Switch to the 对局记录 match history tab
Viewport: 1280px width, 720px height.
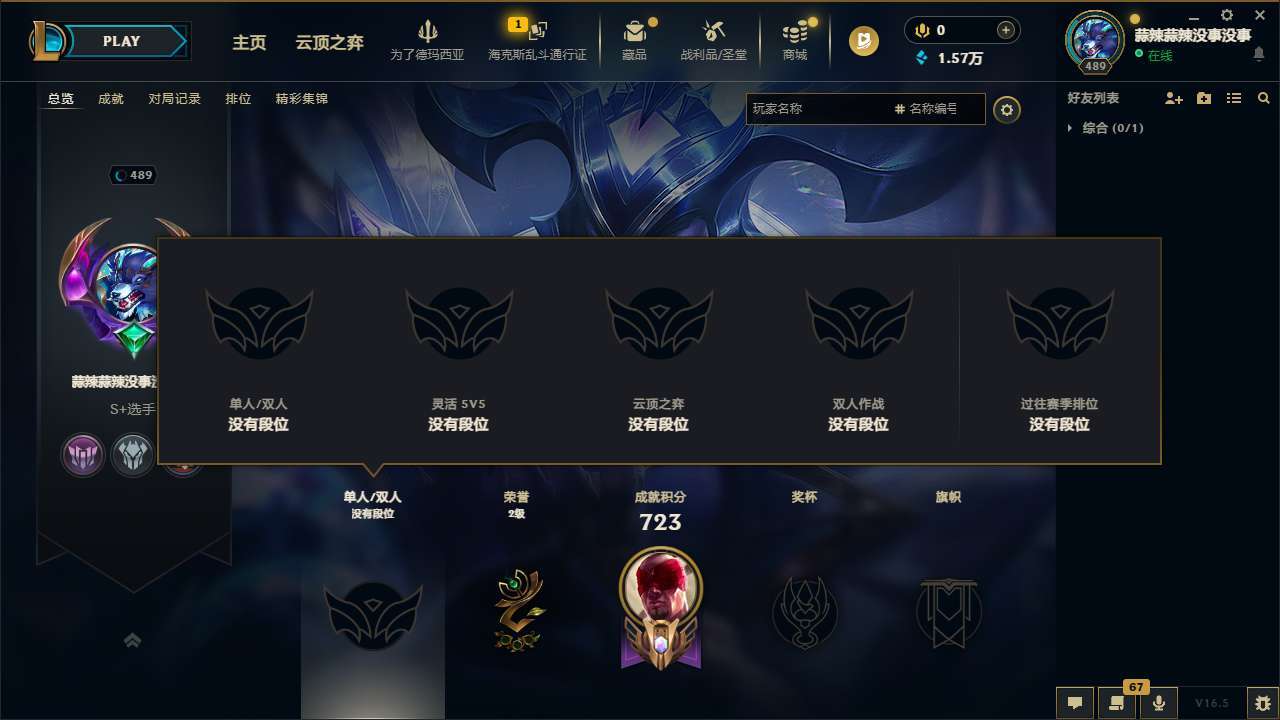point(174,99)
